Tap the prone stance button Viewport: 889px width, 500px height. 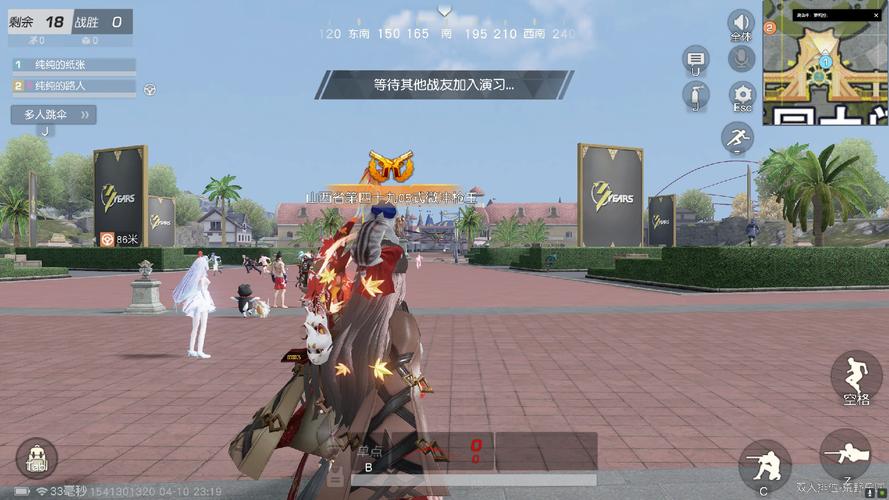click(844, 456)
